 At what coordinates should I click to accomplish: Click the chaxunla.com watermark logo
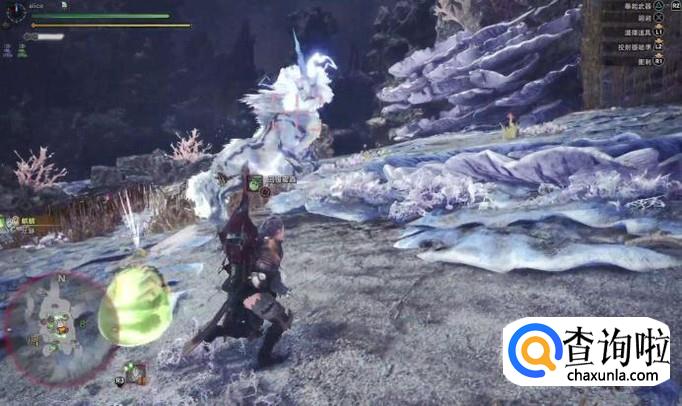point(587,352)
